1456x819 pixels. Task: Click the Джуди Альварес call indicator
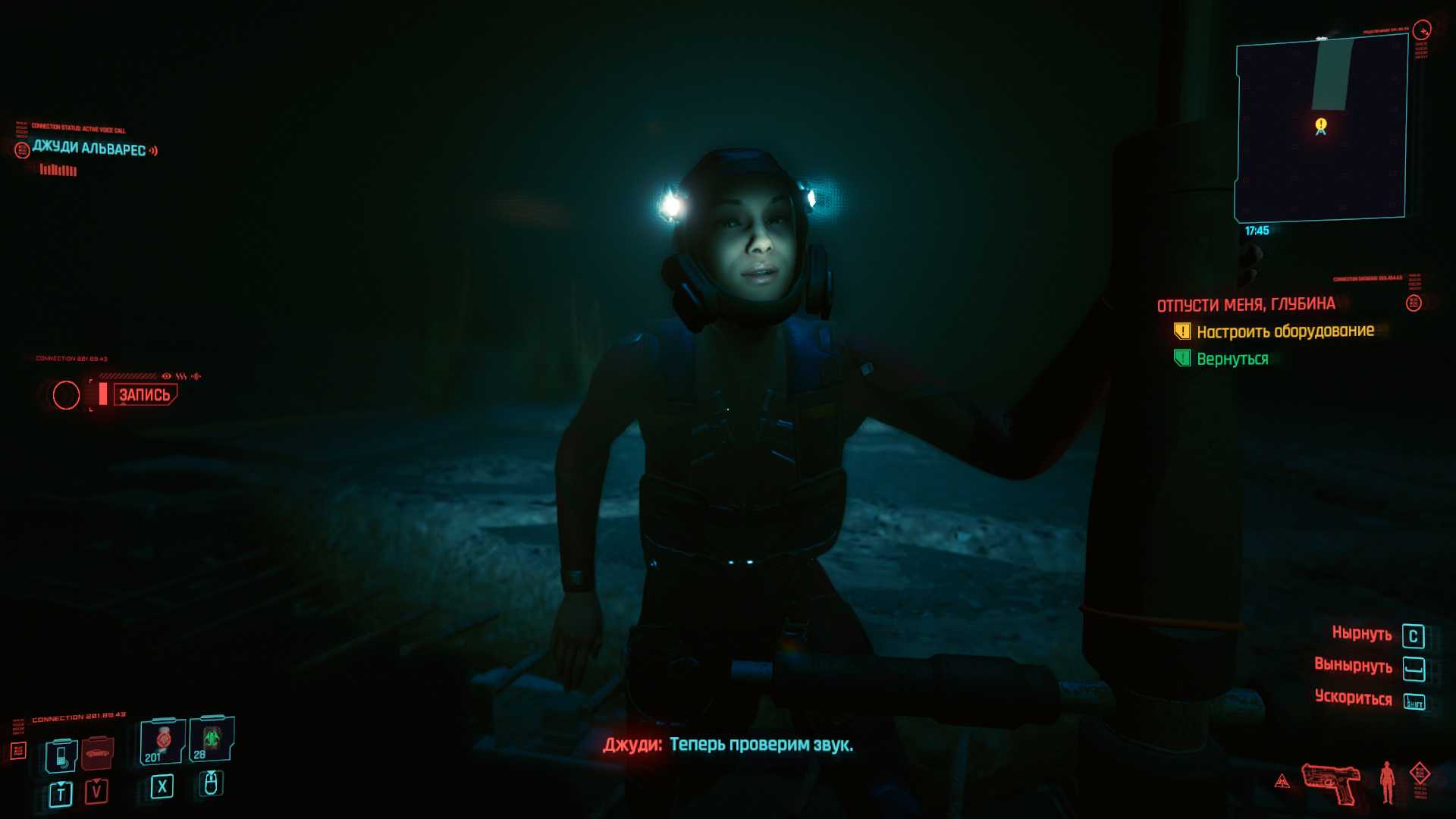89,149
